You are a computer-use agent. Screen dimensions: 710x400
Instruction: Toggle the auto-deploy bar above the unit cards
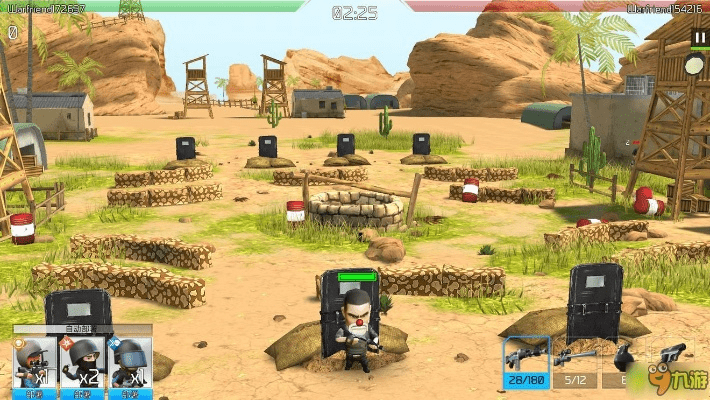[83, 328]
